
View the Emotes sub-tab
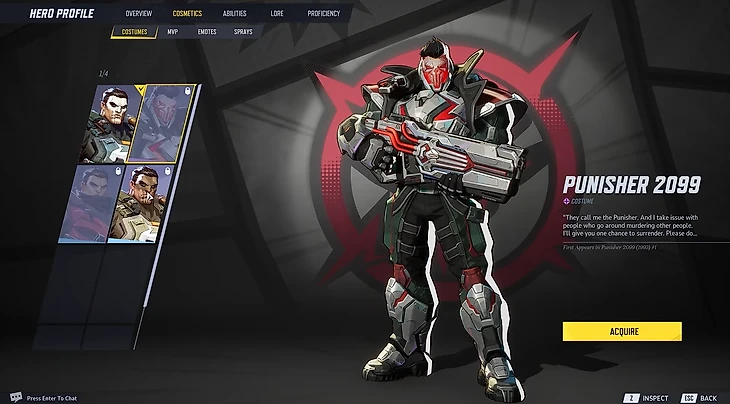pos(207,32)
